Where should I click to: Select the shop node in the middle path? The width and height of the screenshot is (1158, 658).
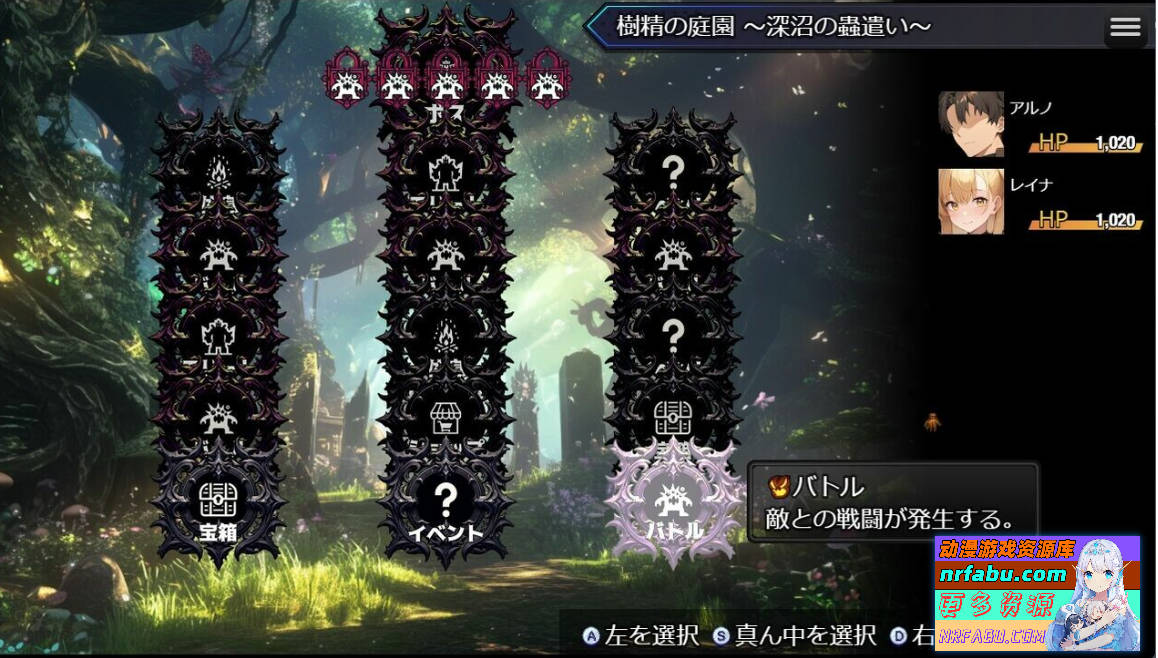(x=446, y=420)
